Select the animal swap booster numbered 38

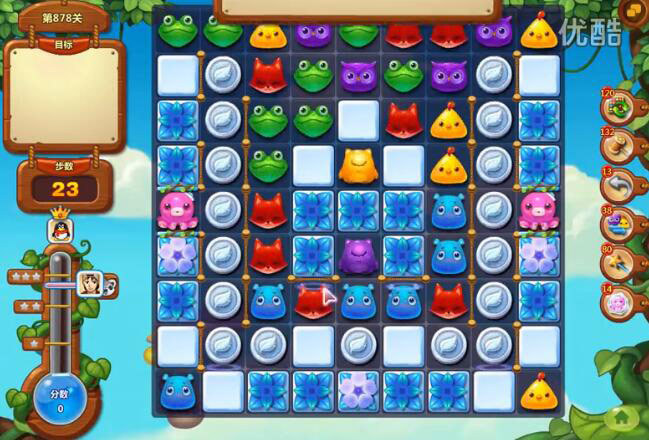tap(615, 224)
